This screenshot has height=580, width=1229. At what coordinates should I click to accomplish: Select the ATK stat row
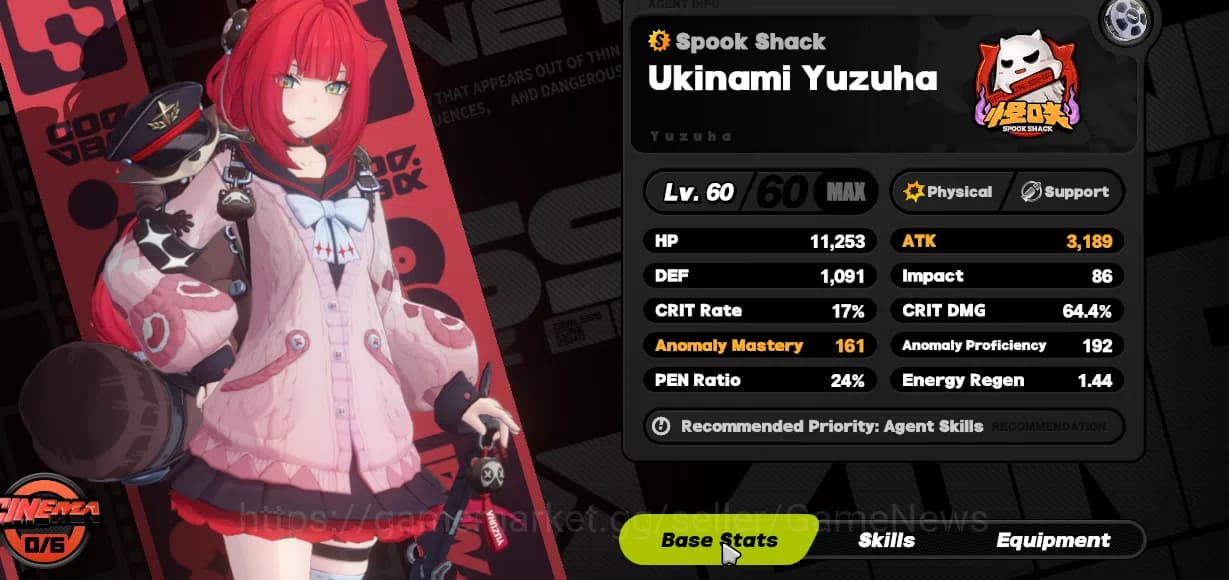pos(1006,241)
